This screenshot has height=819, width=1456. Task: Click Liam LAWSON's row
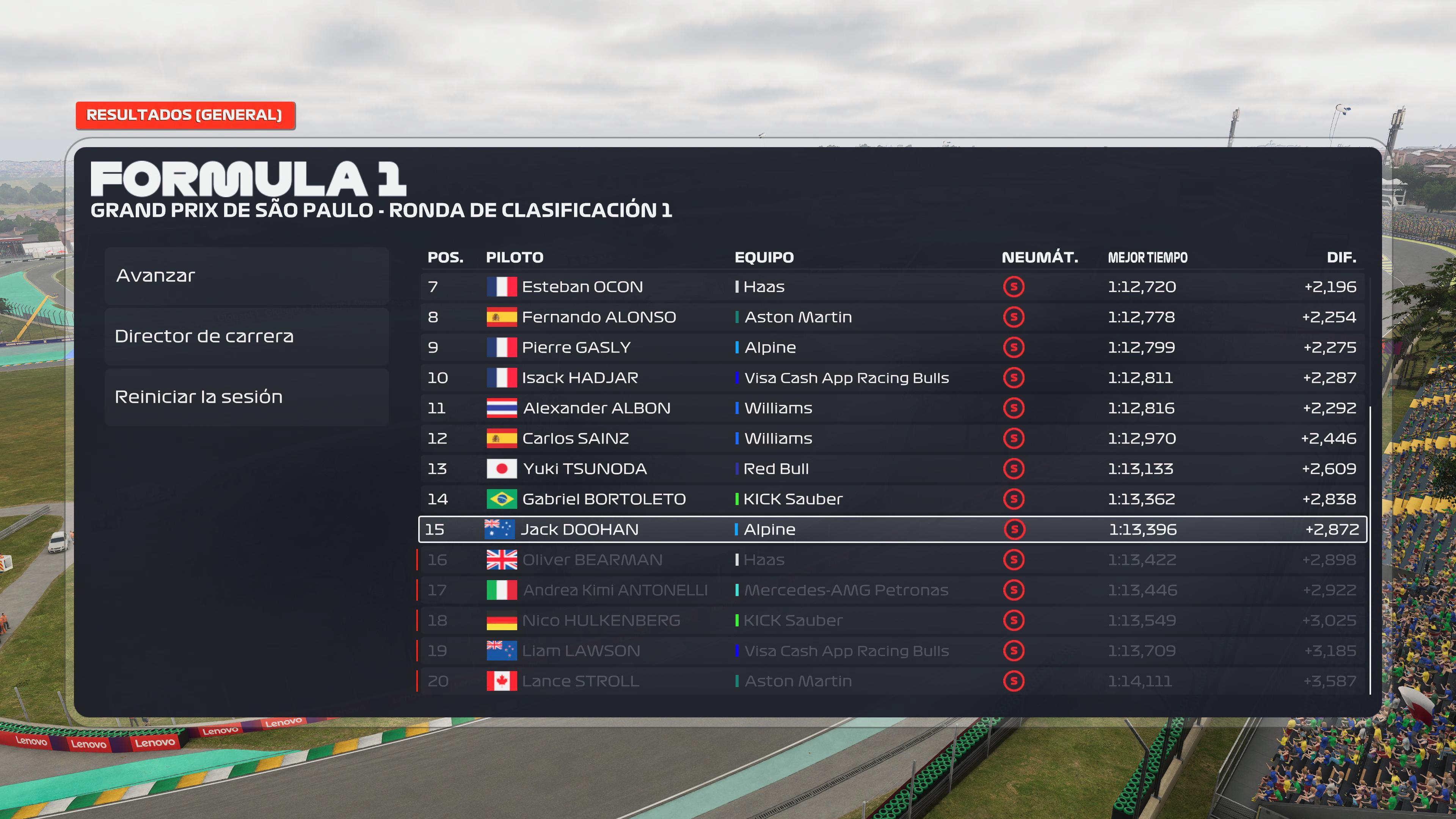click(x=892, y=651)
